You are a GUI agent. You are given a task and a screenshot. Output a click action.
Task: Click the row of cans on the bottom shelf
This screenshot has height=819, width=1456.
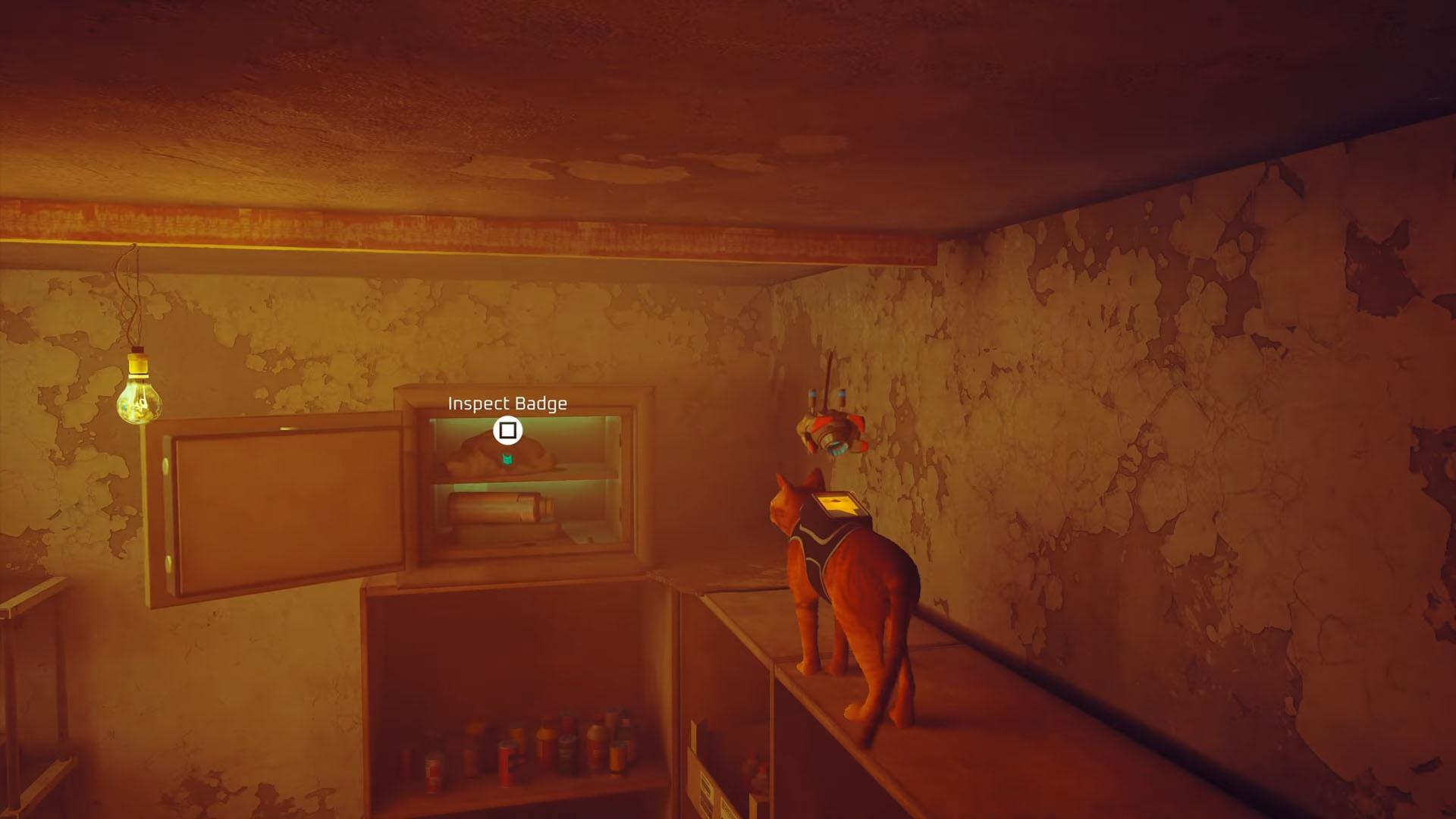531,751
